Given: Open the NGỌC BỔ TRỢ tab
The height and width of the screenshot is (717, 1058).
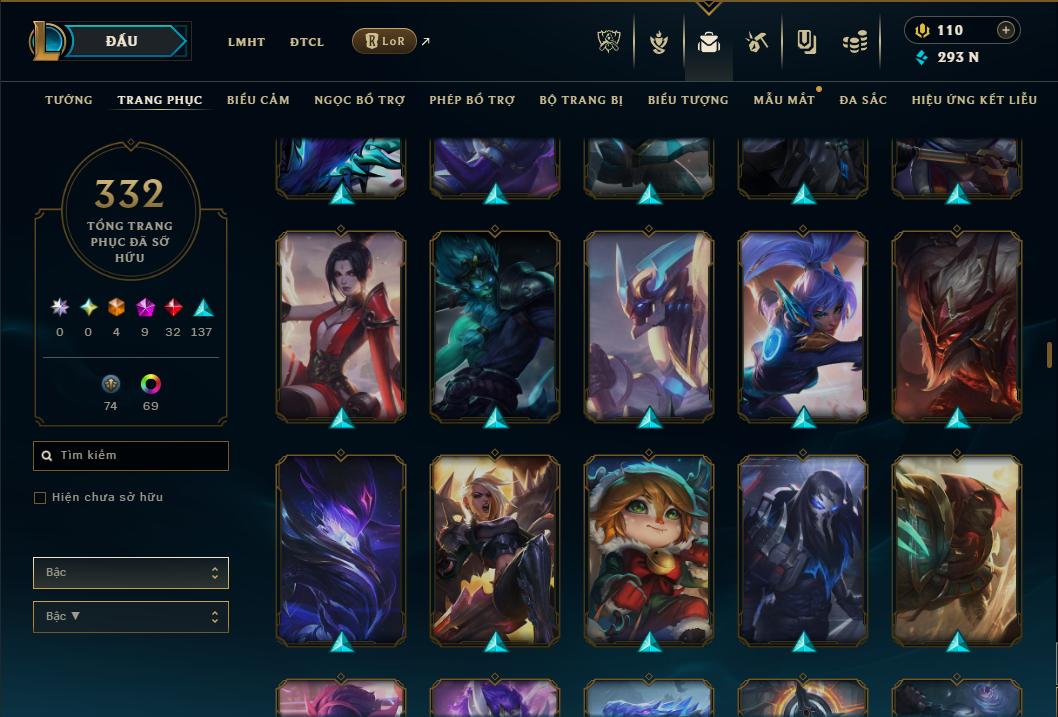Looking at the screenshot, I should pos(359,100).
